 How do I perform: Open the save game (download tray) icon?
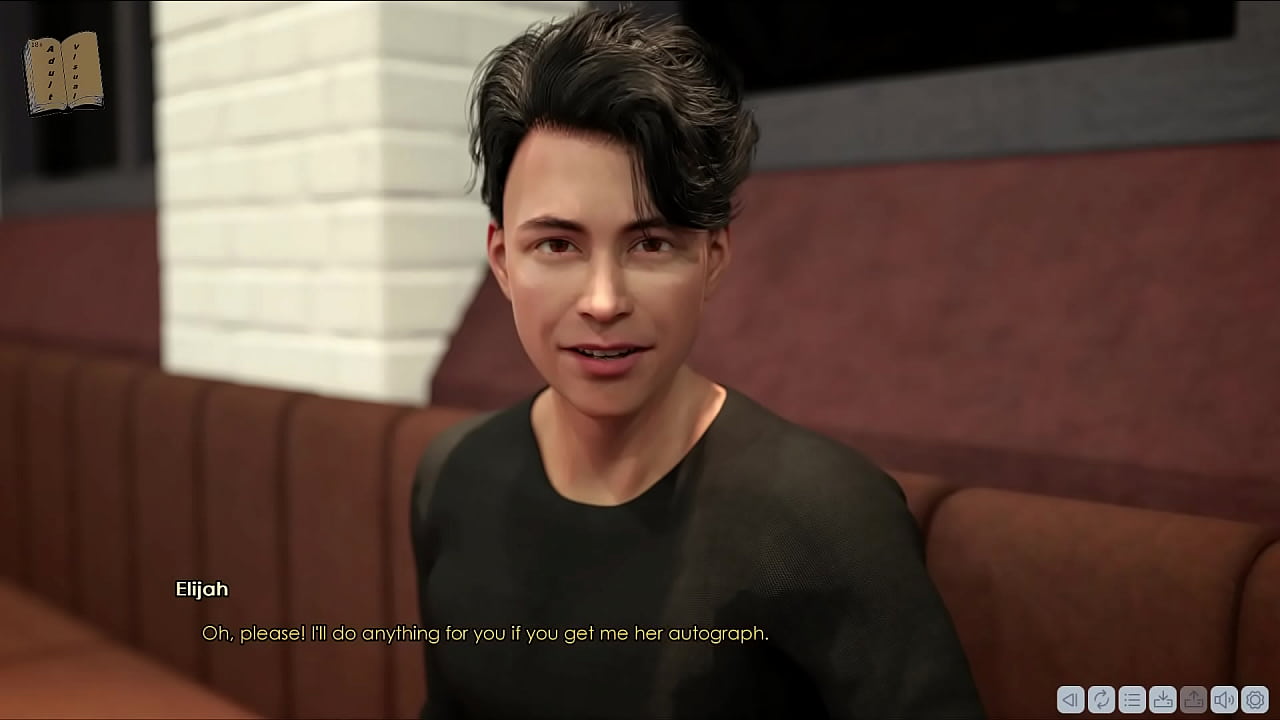(1162, 700)
